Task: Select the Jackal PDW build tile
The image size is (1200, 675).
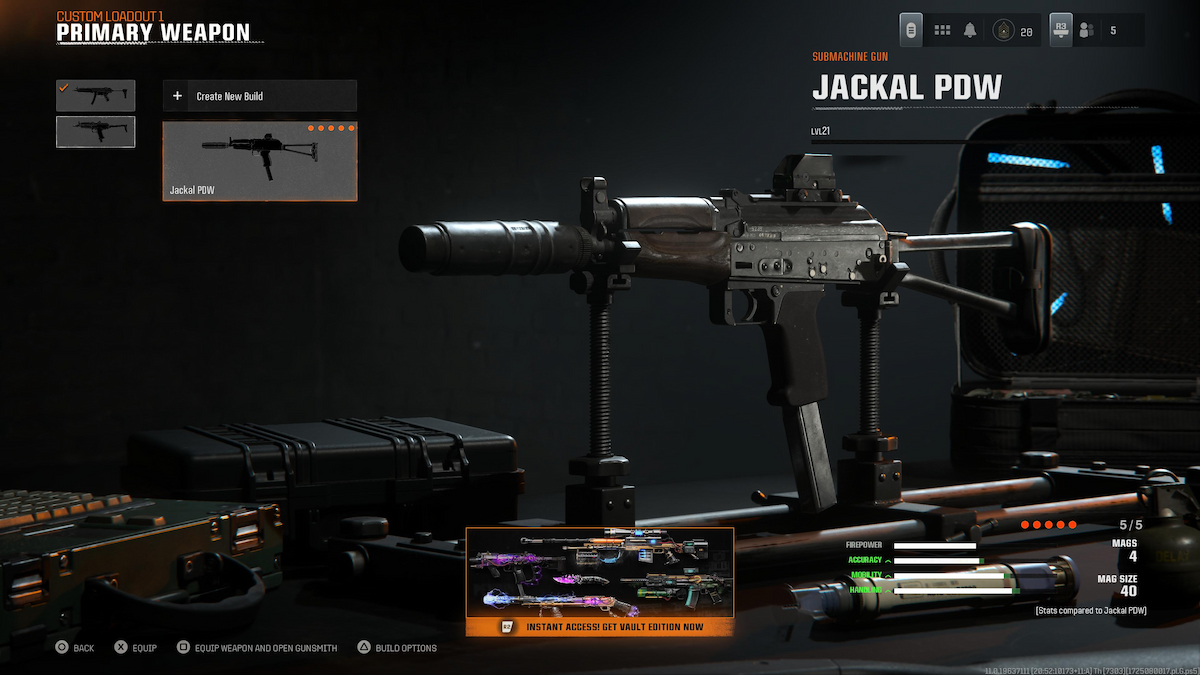Action: pyautogui.click(x=259, y=161)
